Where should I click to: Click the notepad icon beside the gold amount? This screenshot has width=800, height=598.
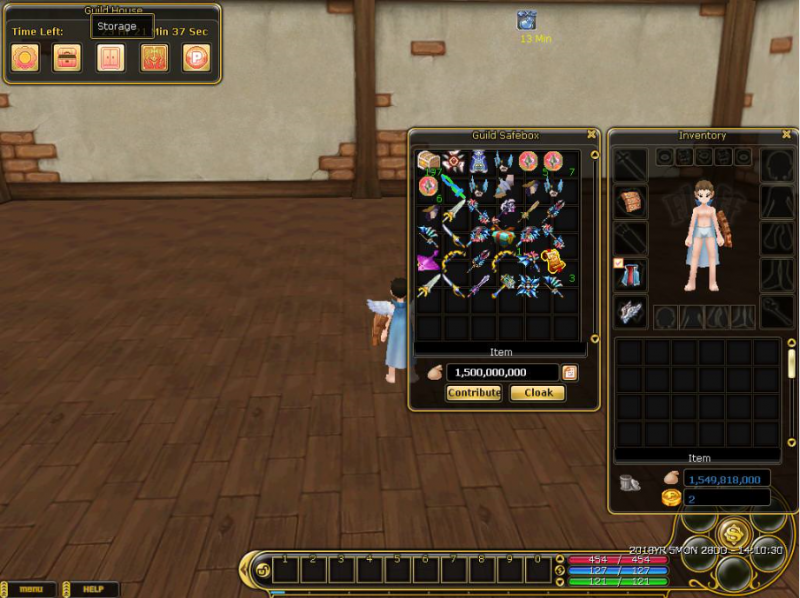coord(569,372)
